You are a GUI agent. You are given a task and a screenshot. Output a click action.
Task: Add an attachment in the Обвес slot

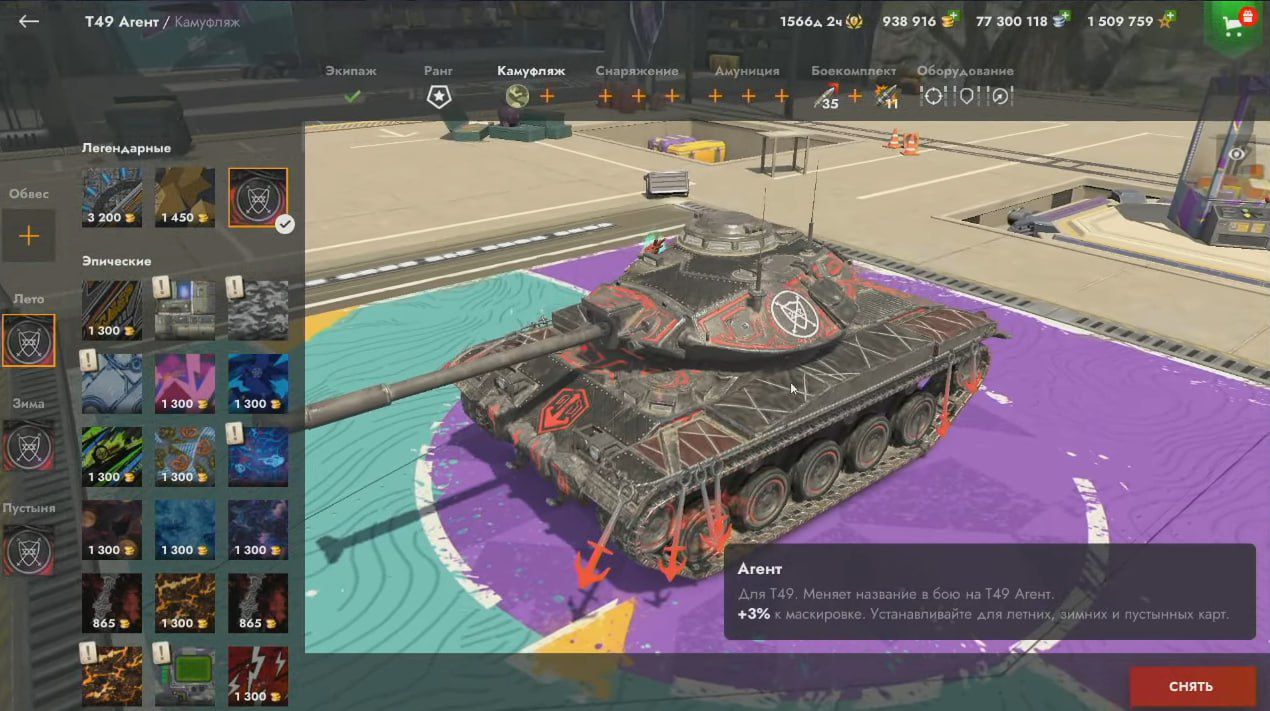click(x=29, y=236)
